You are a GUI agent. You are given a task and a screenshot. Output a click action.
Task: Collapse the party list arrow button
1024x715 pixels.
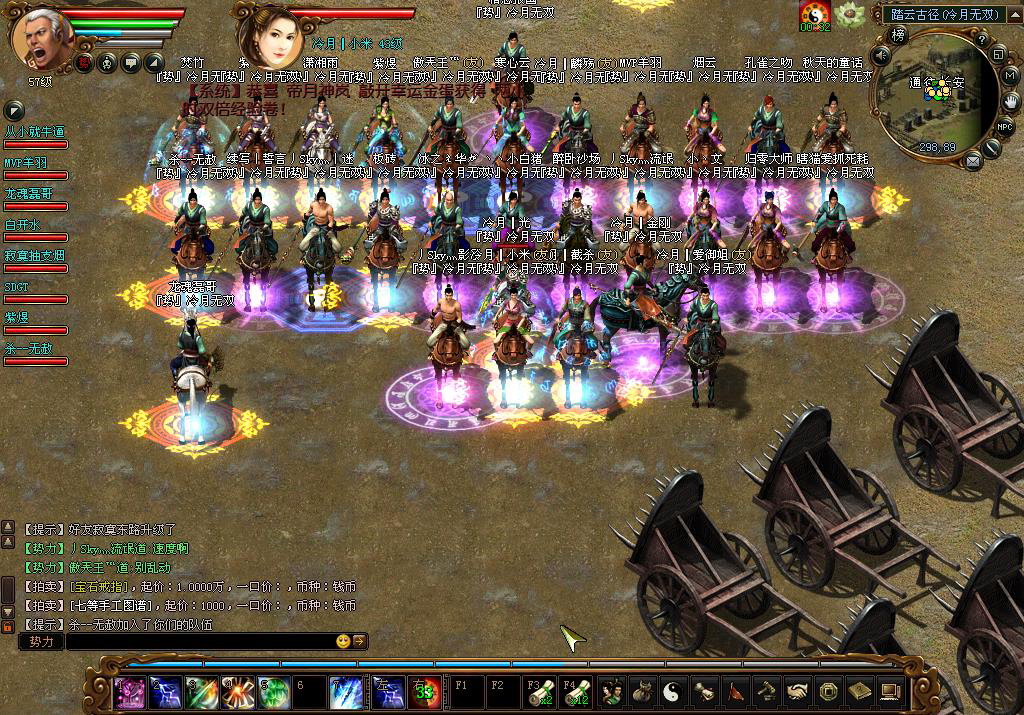14,111
